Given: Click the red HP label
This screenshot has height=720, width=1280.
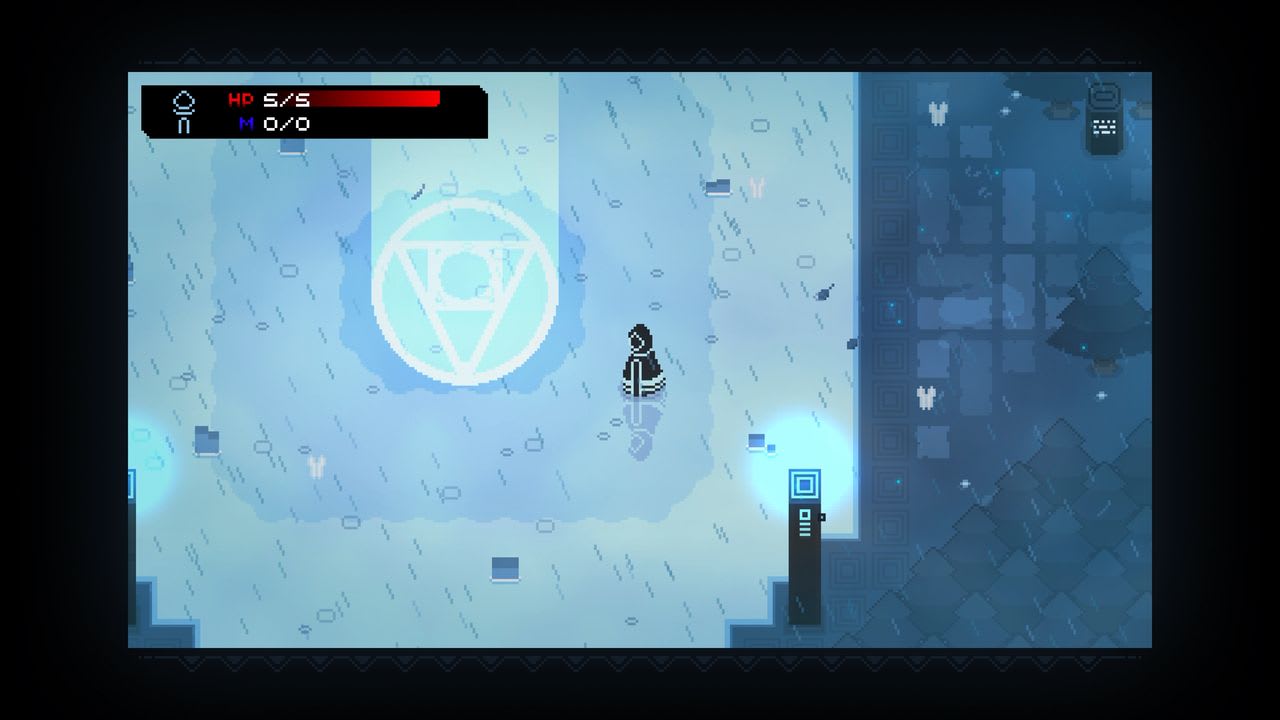Looking at the screenshot, I should 241,99.
